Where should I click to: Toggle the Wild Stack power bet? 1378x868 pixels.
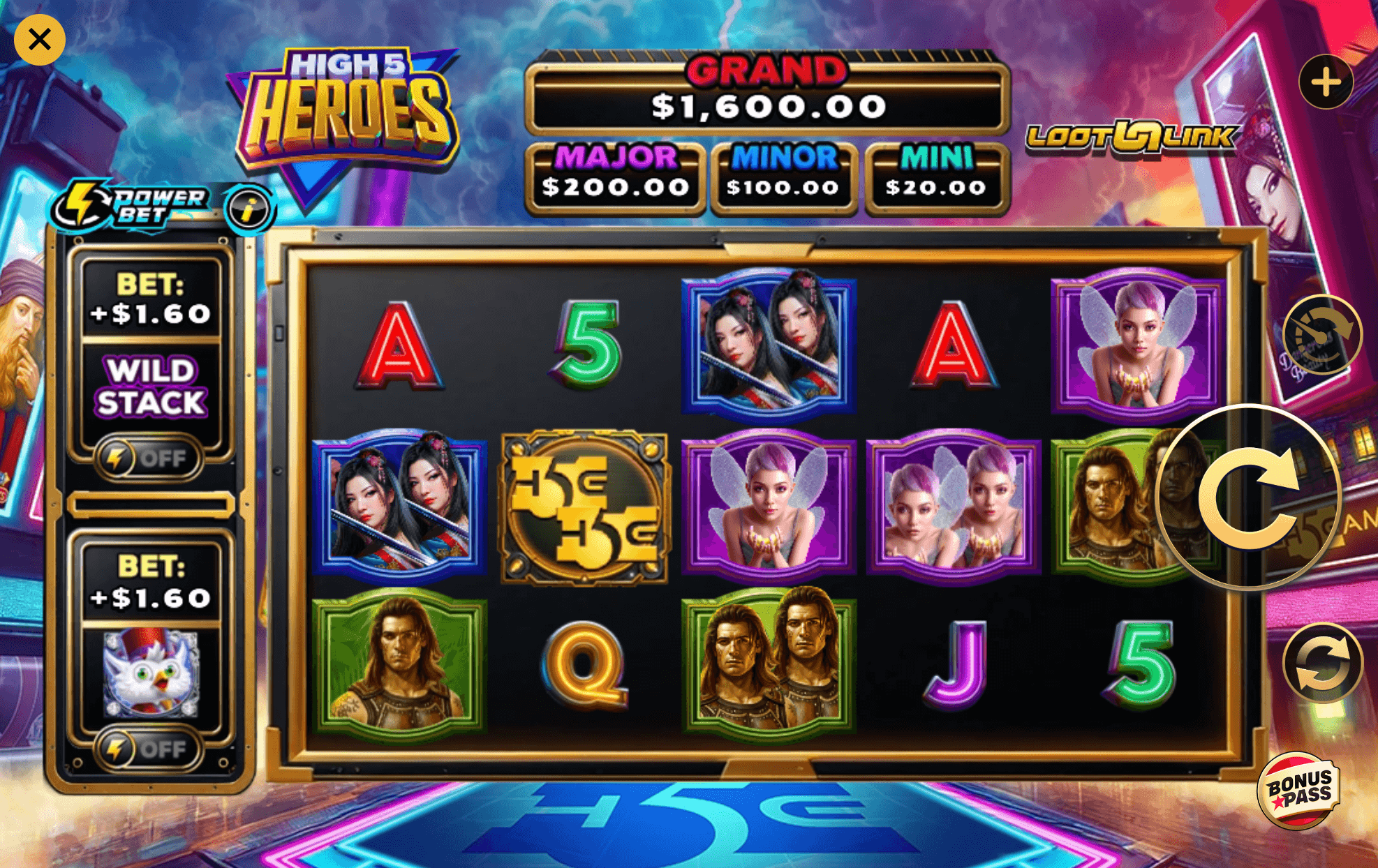tap(149, 458)
